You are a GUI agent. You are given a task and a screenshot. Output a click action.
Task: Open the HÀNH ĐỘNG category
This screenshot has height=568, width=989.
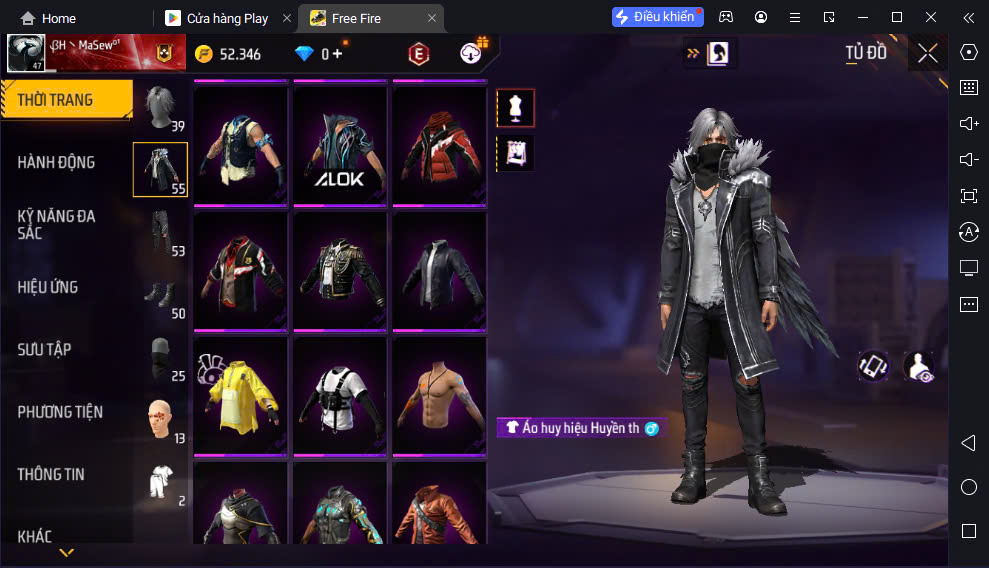tap(57, 162)
